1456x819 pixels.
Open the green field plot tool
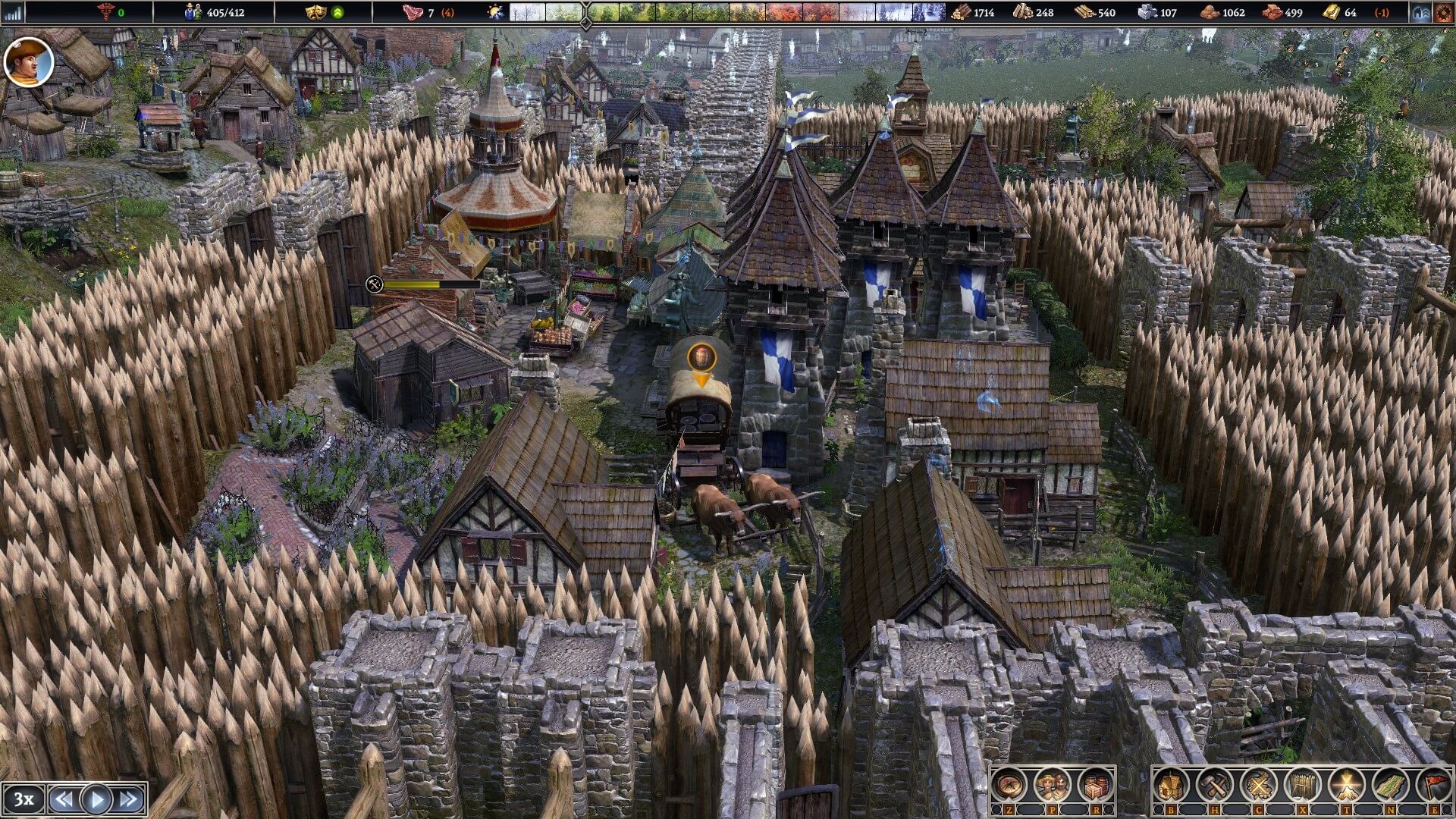pos(1392,785)
